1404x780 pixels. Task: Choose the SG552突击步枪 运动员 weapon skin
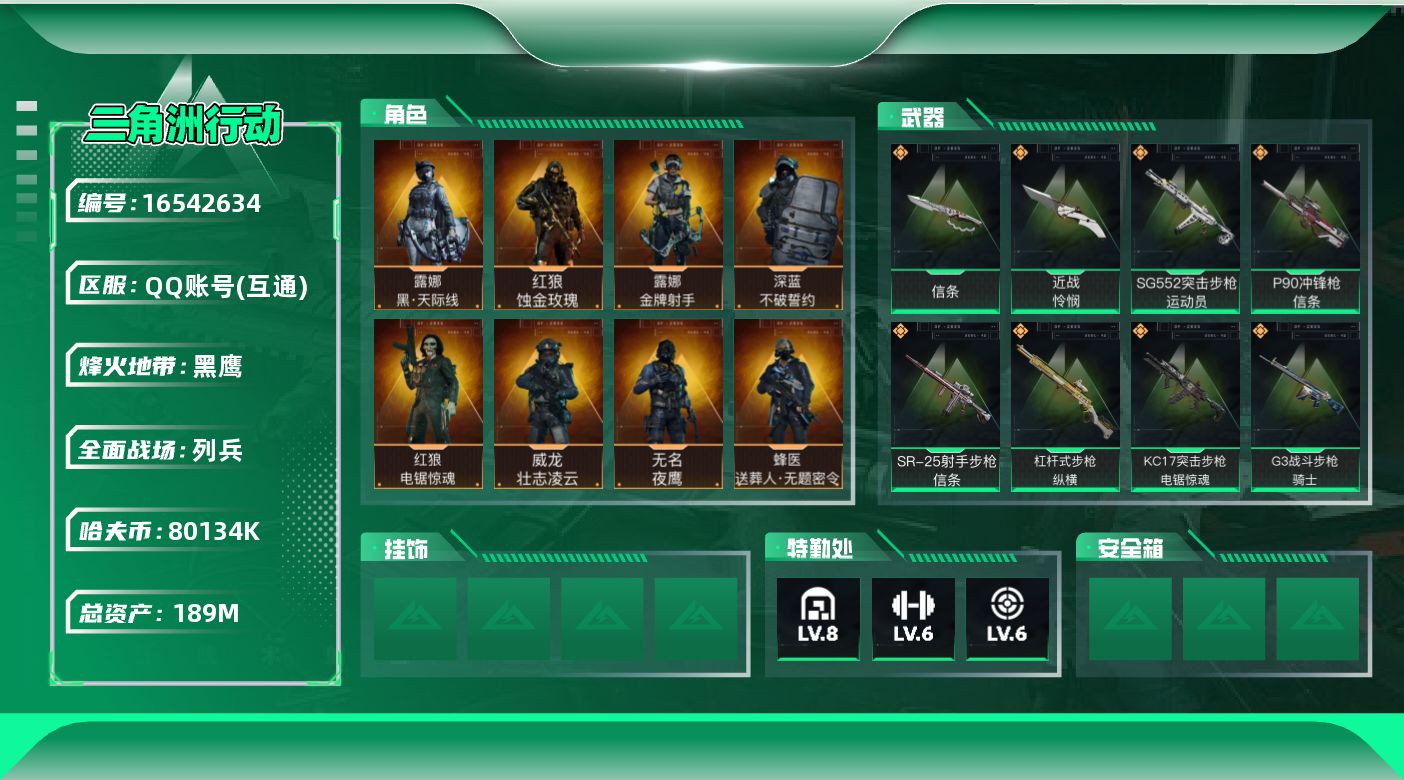tap(1185, 228)
